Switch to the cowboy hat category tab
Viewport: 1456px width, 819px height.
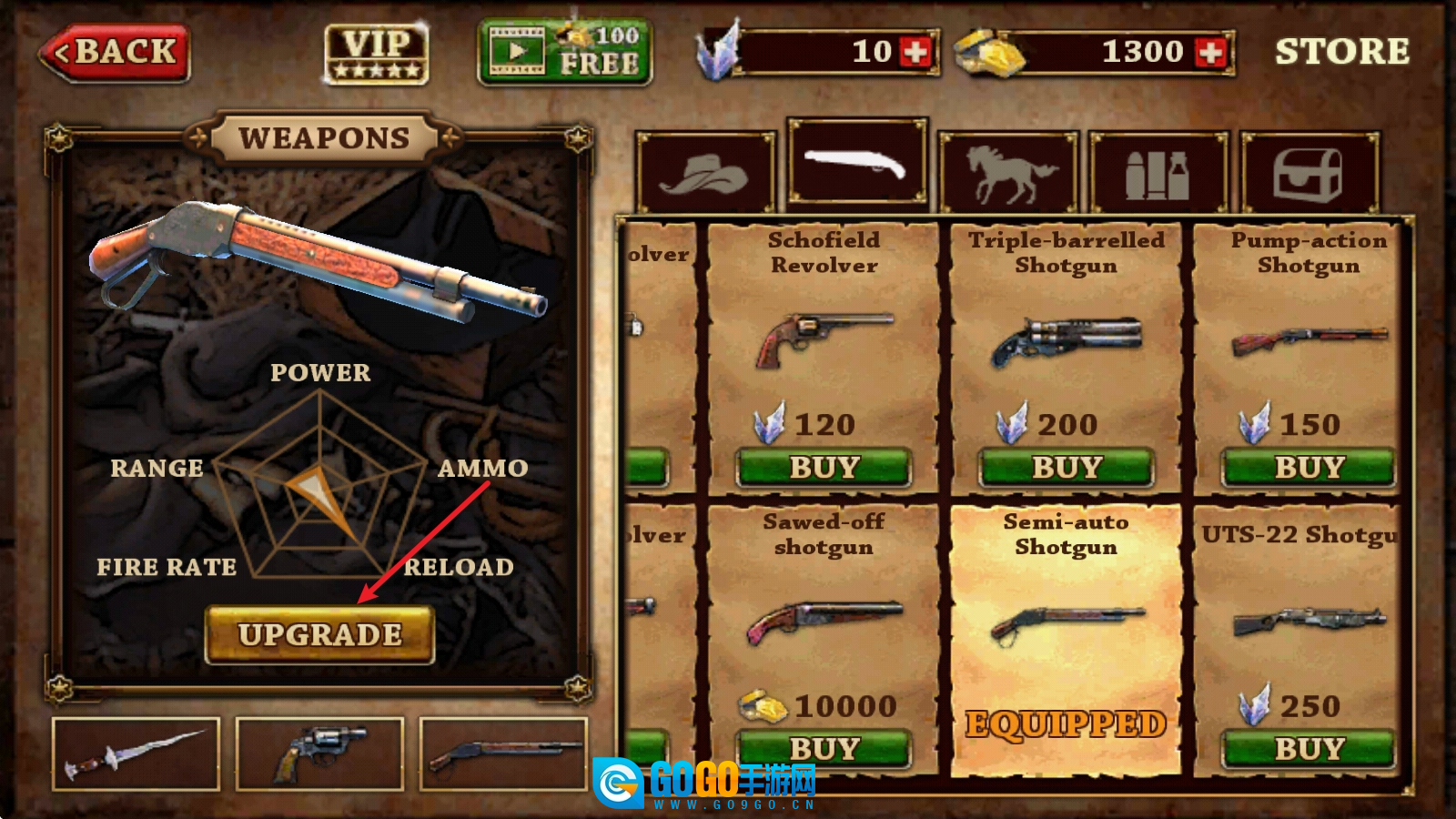tap(705, 173)
